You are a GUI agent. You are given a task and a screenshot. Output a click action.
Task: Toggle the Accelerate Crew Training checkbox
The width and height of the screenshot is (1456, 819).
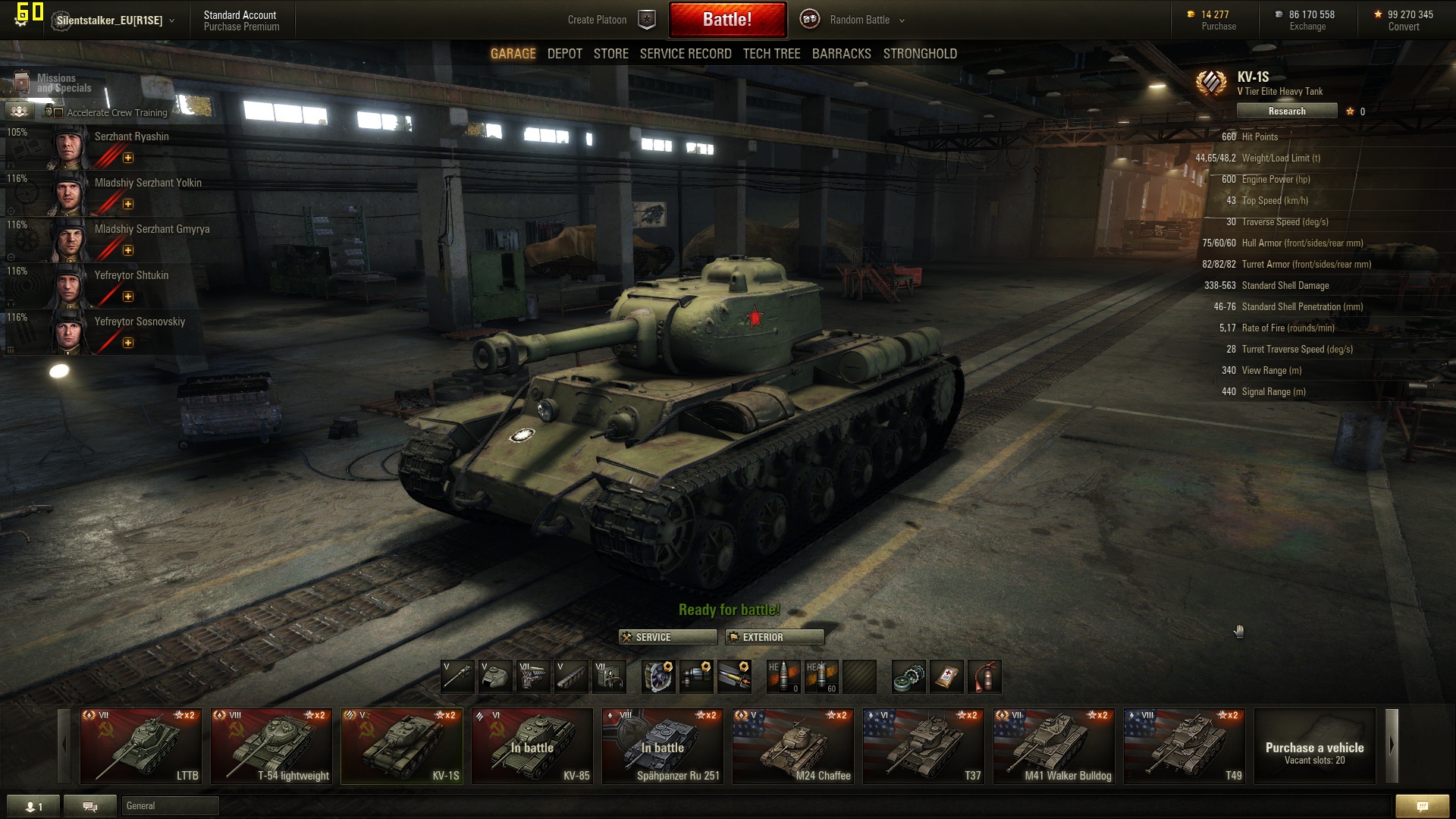click(59, 113)
